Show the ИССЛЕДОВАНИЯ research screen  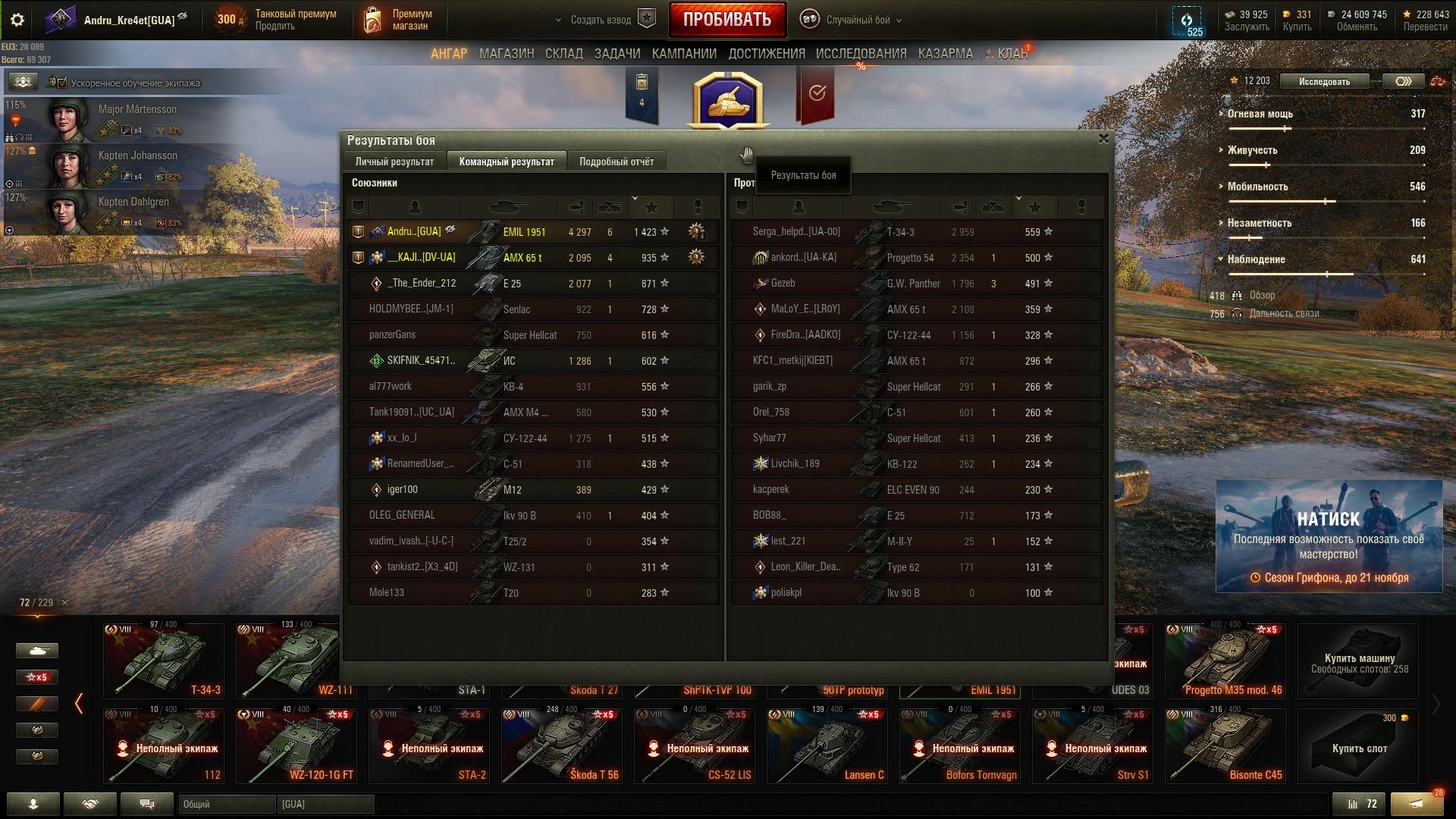(x=861, y=54)
